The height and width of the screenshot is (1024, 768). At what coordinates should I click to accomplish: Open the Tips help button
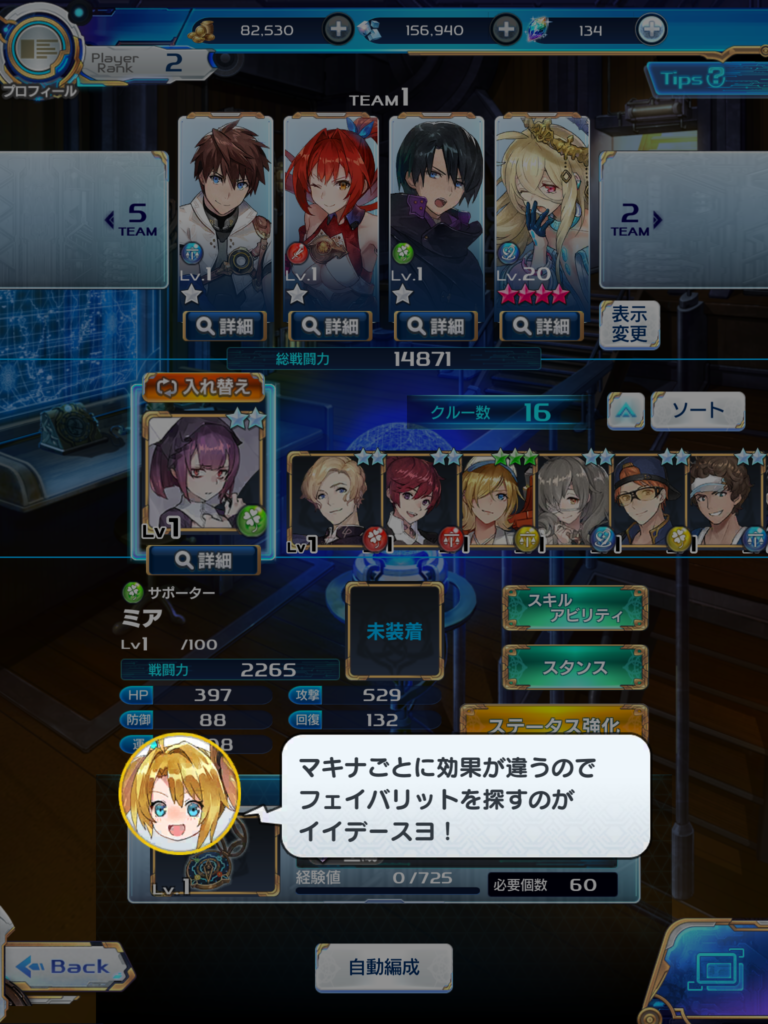pos(704,79)
